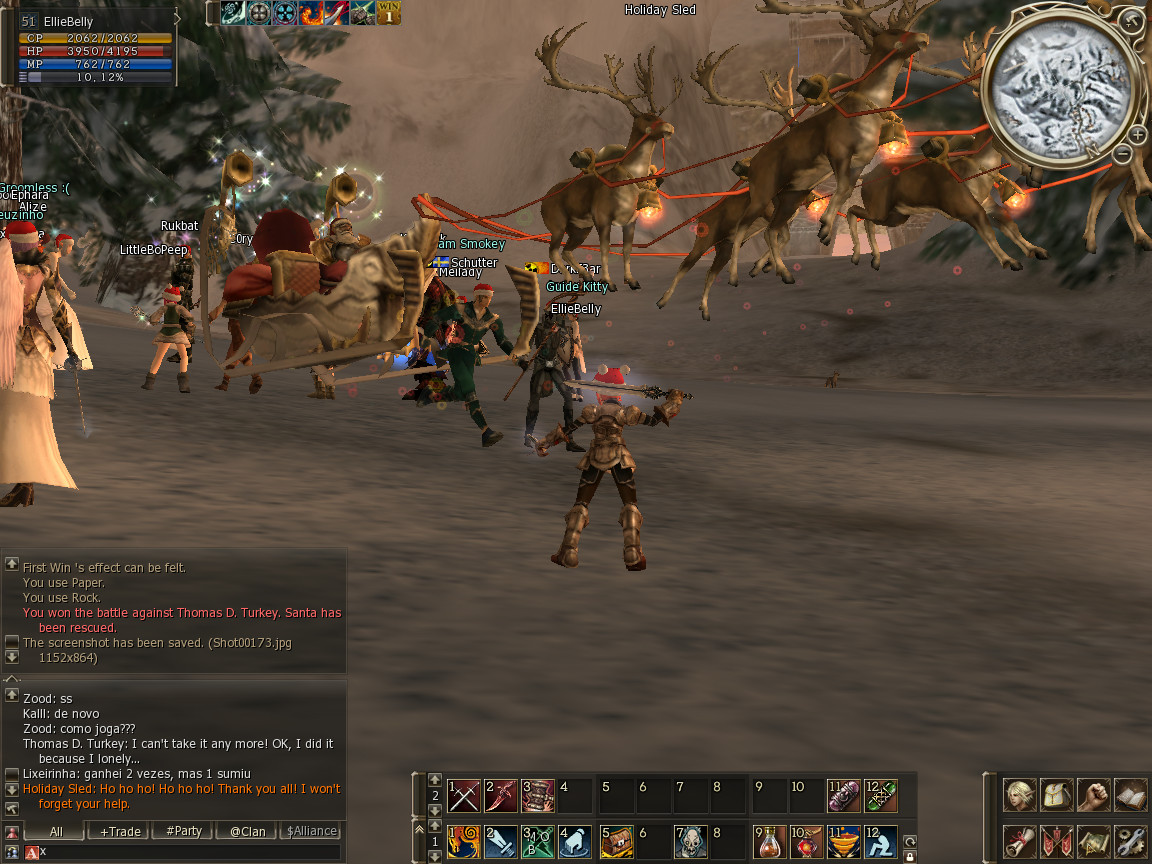Use the crossed swords attack skill
The width and height of the screenshot is (1152, 864).
click(x=464, y=796)
